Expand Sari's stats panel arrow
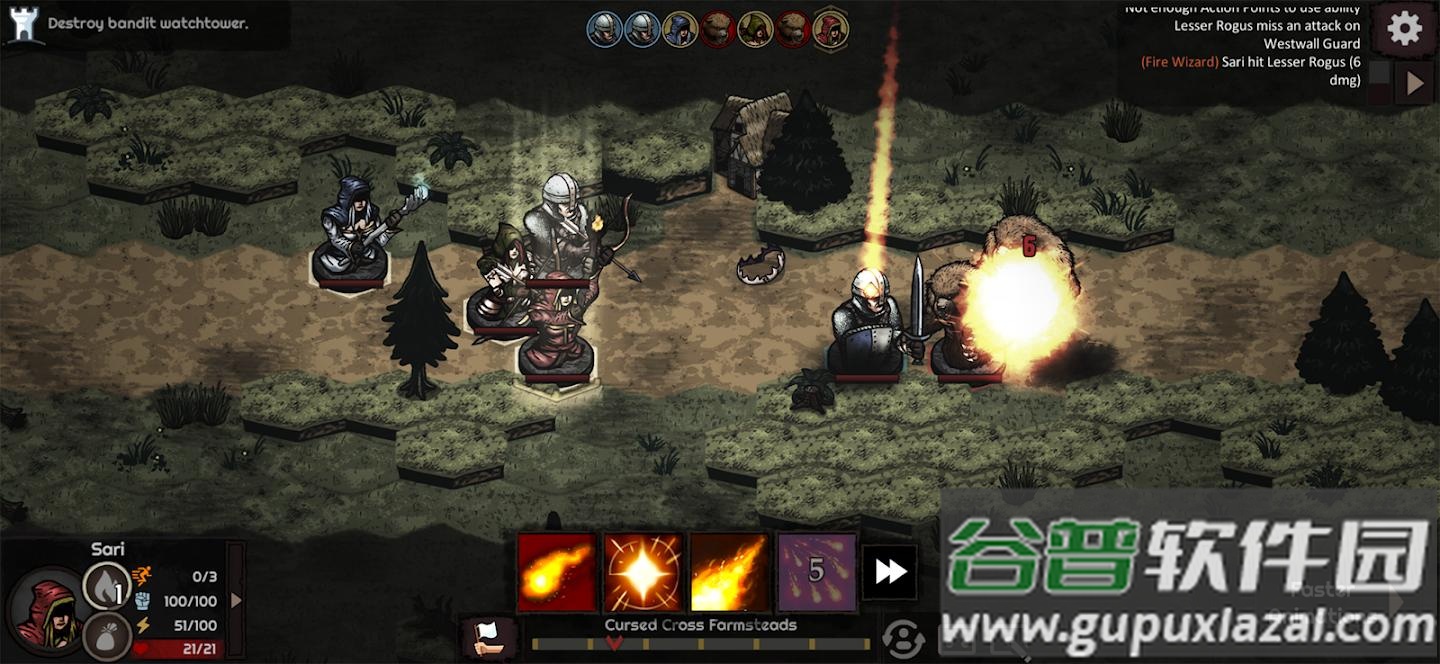 coord(236,600)
